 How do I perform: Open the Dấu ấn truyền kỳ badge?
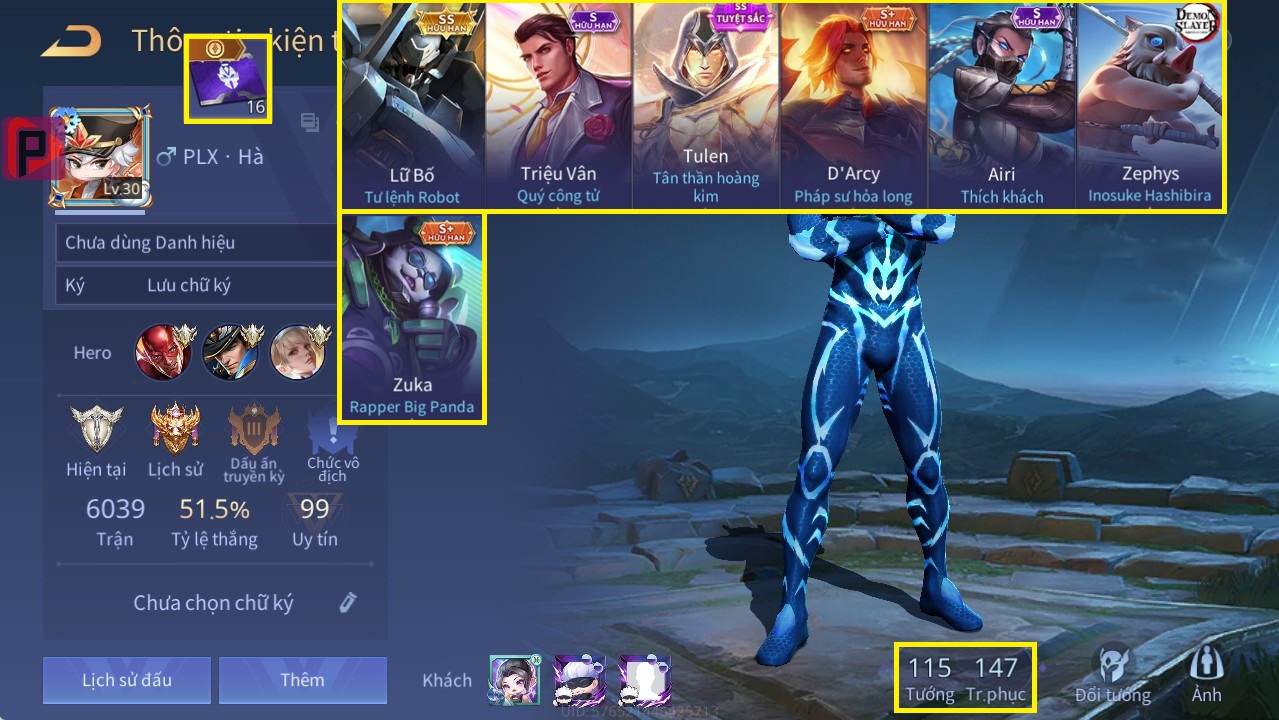tap(254, 442)
